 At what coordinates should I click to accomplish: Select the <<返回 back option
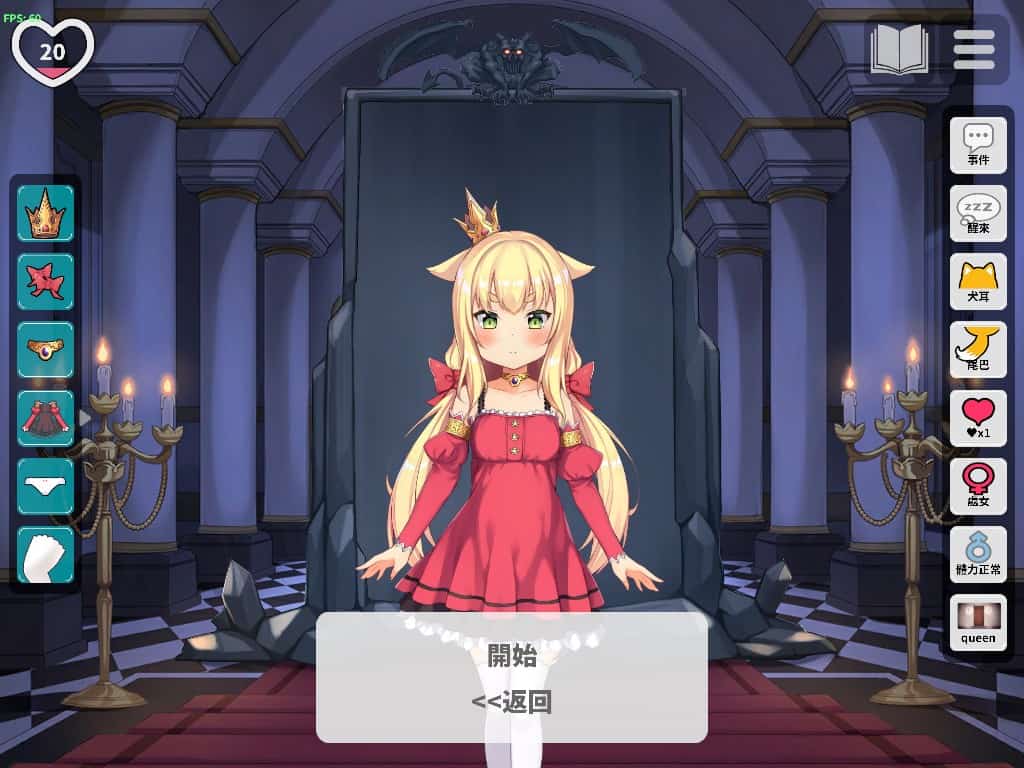pos(511,702)
